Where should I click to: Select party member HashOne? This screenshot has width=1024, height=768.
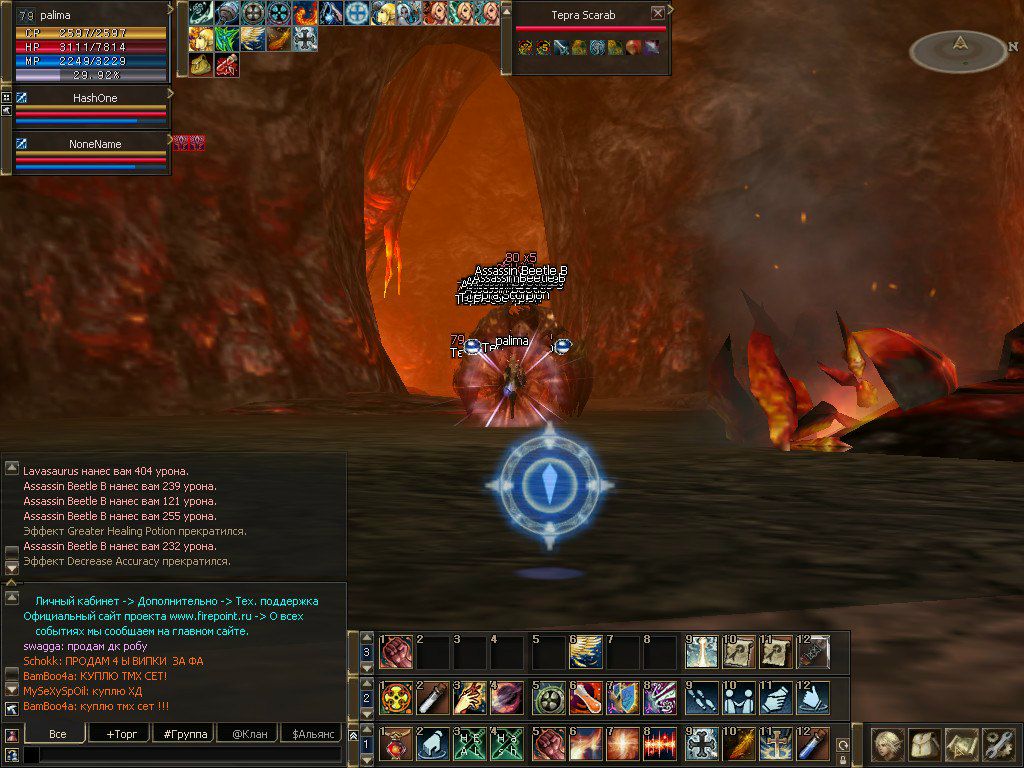(x=96, y=99)
